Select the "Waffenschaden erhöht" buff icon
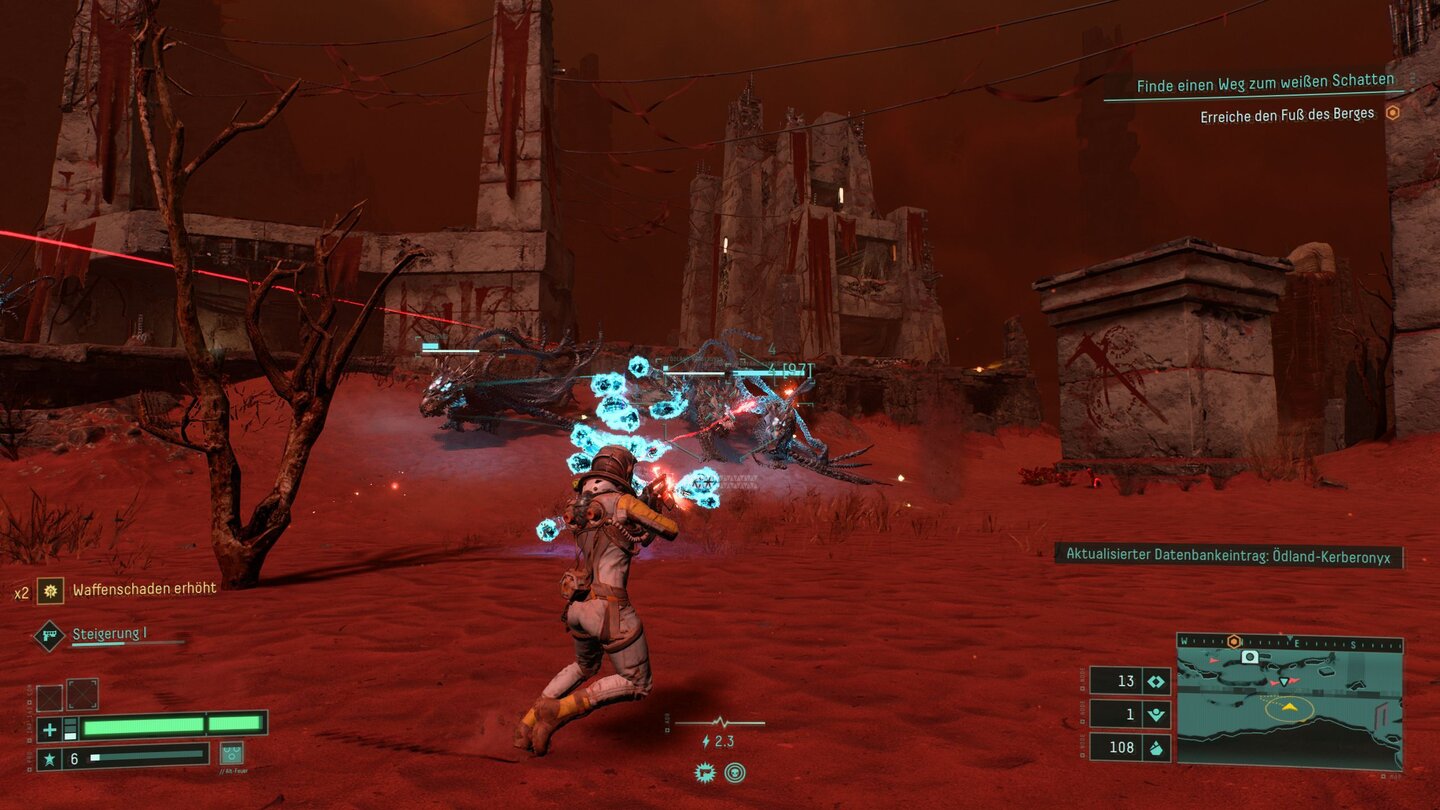The height and width of the screenshot is (810, 1440). pyautogui.click(x=50, y=590)
